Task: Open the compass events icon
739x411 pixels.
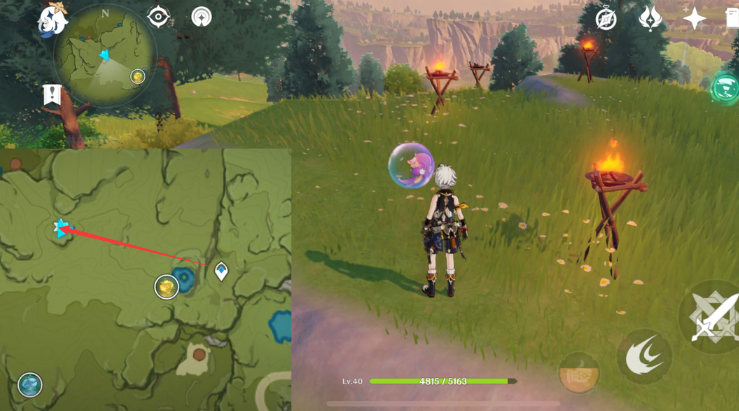Action: [x=606, y=18]
